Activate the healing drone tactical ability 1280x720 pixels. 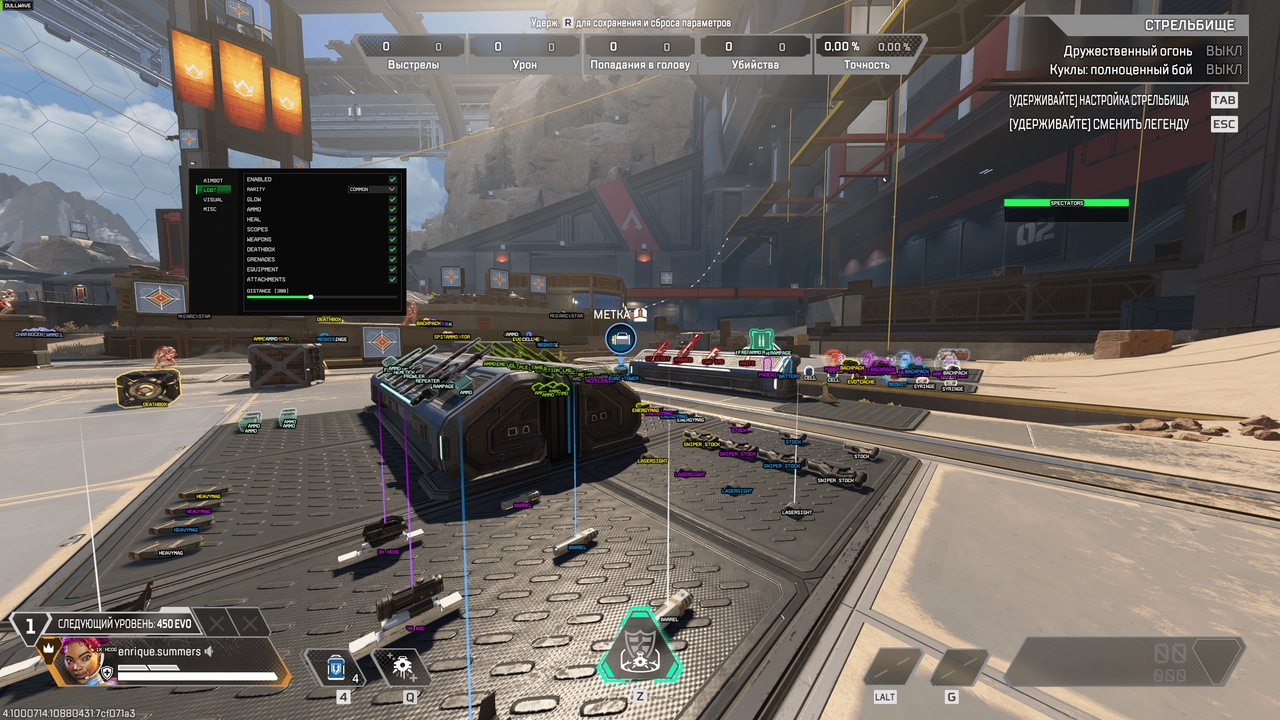(406, 667)
